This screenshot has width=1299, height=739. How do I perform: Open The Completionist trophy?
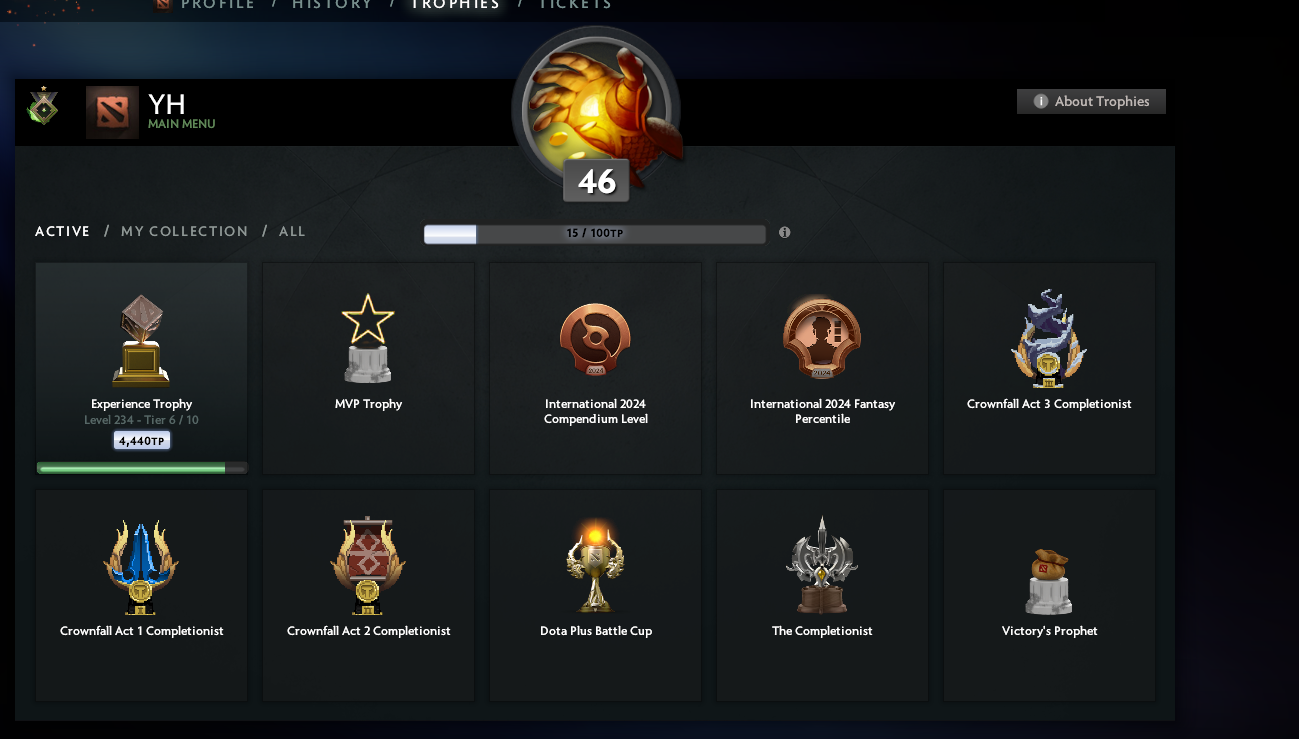(x=822, y=595)
